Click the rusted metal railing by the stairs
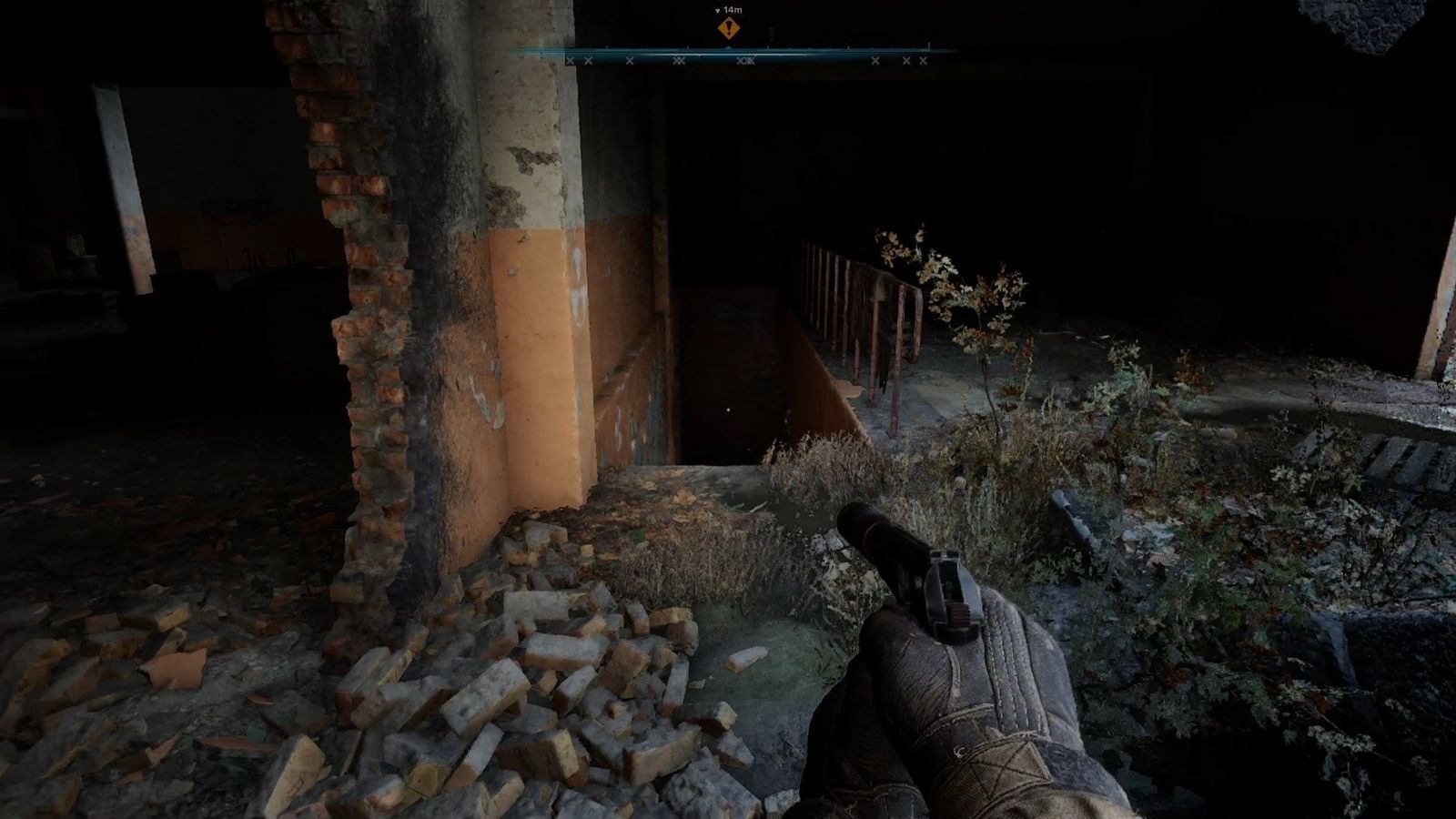The width and height of the screenshot is (1456, 819). pyautogui.click(x=864, y=300)
